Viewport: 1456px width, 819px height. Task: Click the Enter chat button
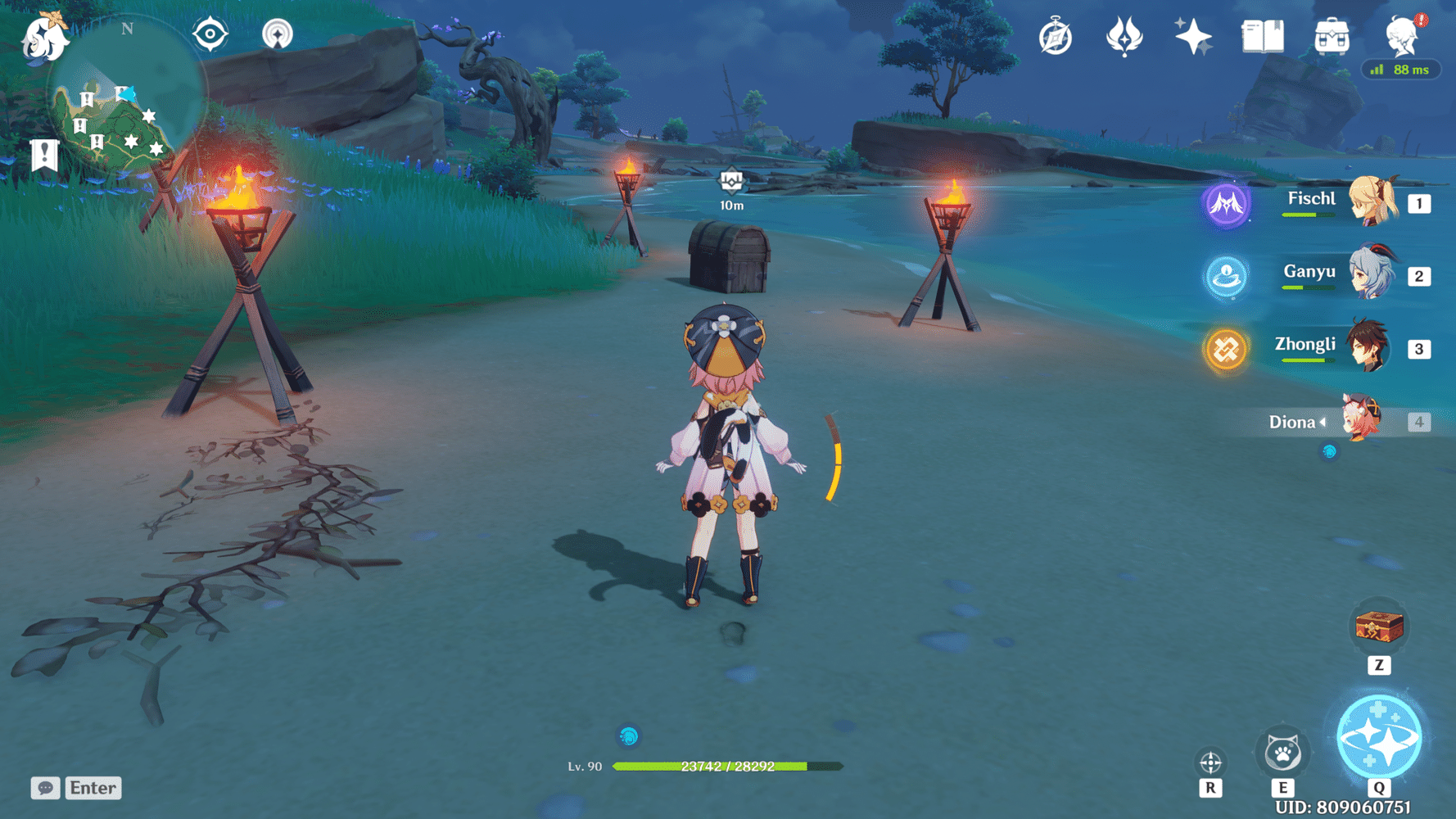93,788
